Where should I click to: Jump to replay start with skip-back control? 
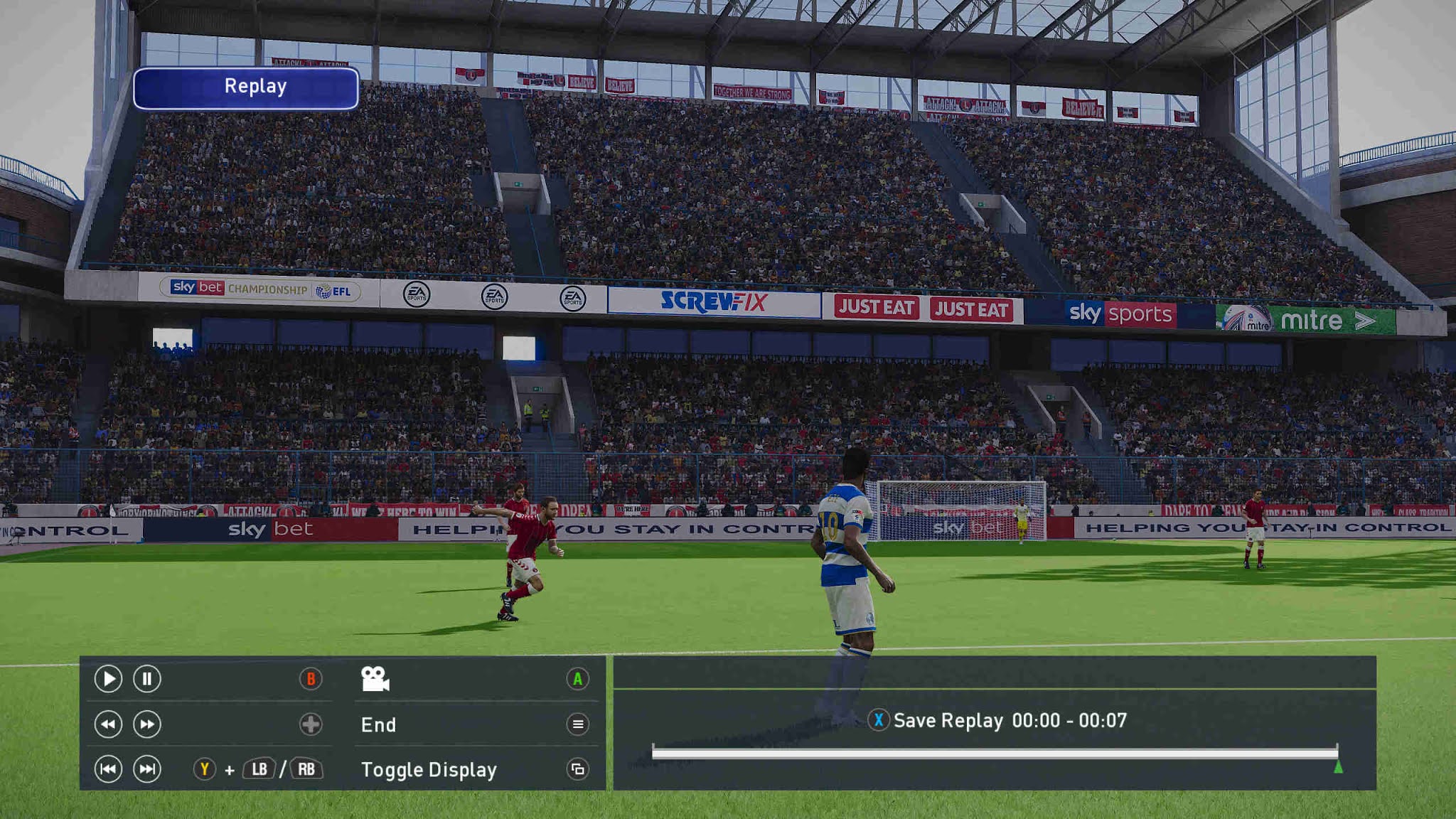click(x=108, y=769)
